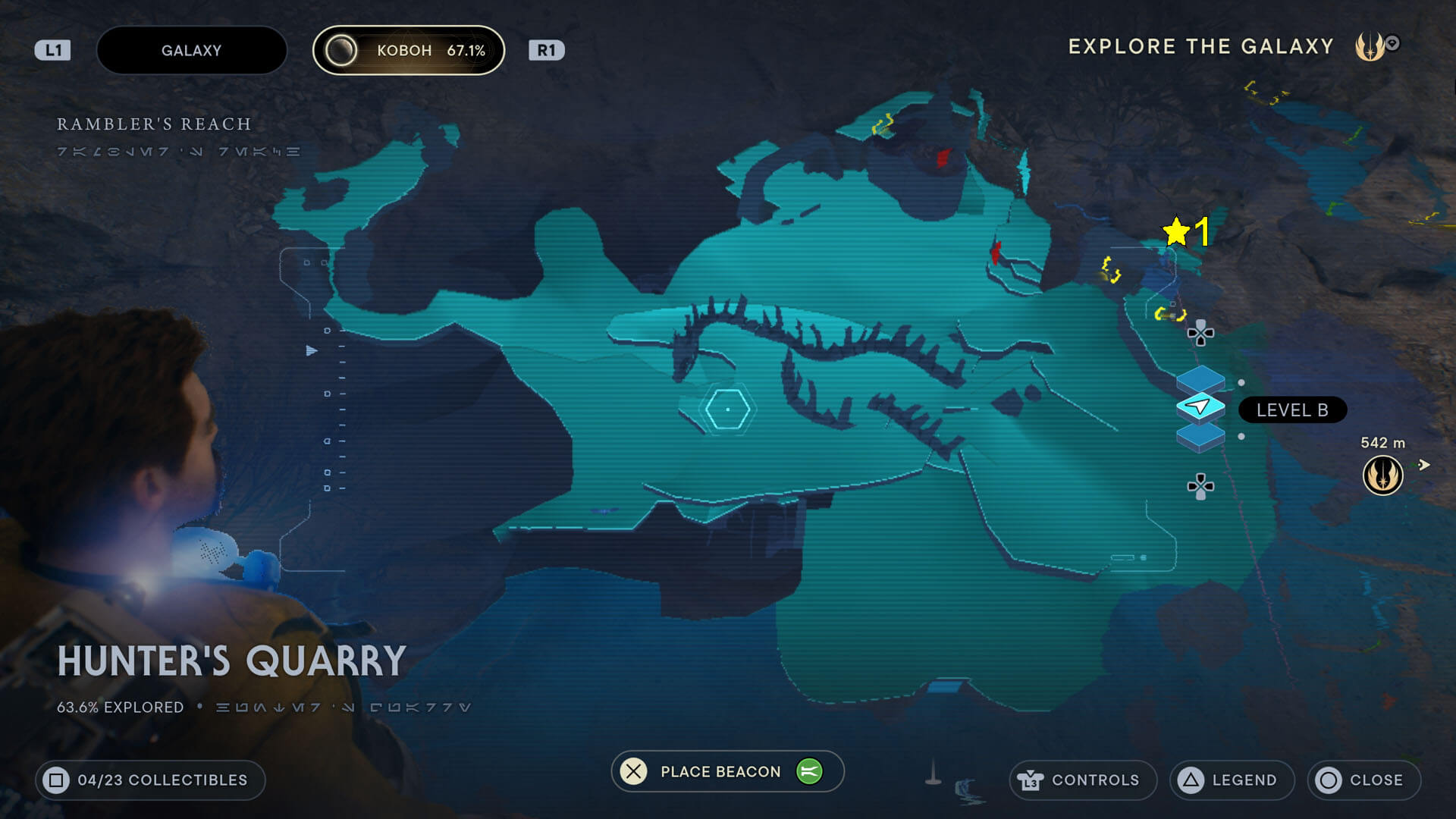Image resolution: width=1456 pixels, height=819 pixels.
Task: Close the holomap
Action: point(1363,780)
